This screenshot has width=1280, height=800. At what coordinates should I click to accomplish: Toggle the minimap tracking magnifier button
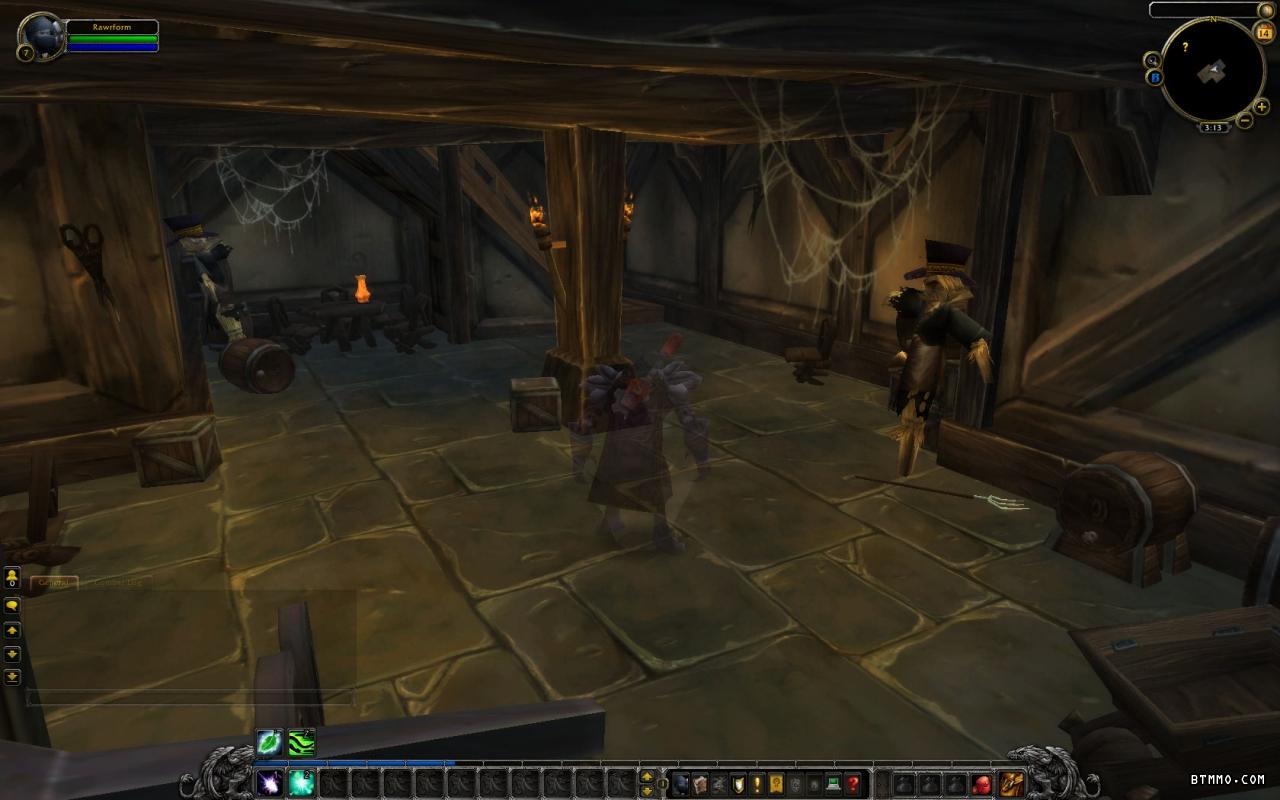click(x=1153, y=59)
